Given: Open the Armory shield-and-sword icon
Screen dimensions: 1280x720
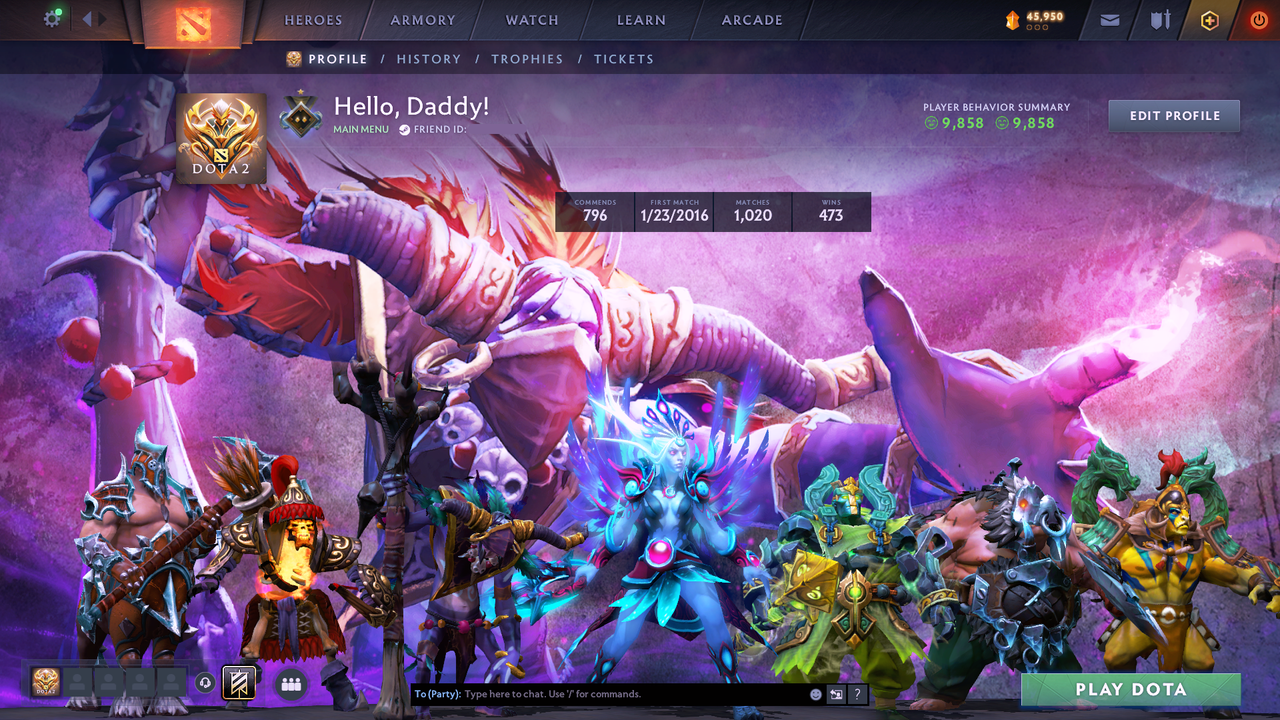Looking at the screenshot, I should point(1160,19).
